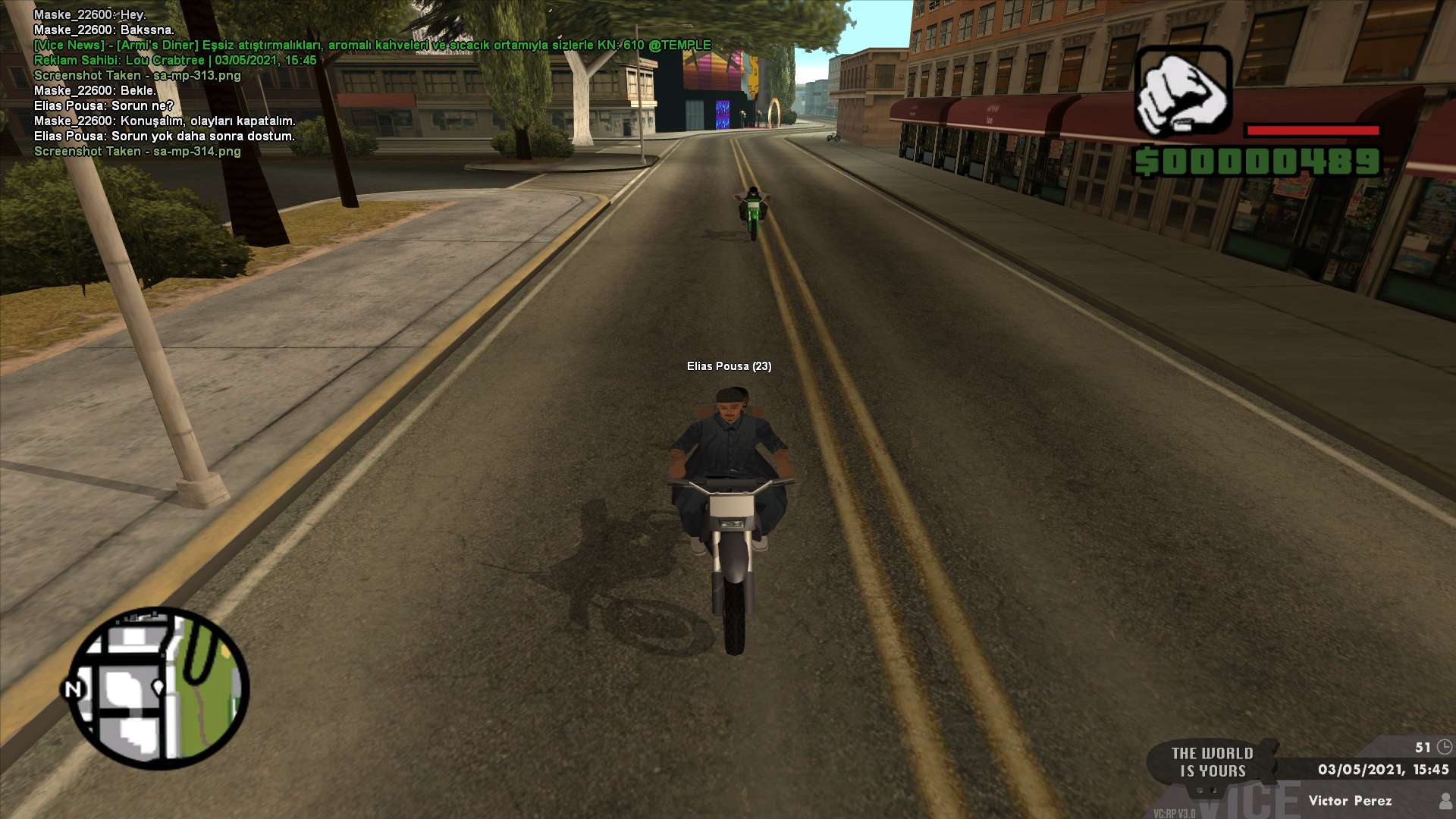Click the fist weapon icon
Image resolution: width=1456 pixels, height=819 pixels.
tap(1182, 91)
